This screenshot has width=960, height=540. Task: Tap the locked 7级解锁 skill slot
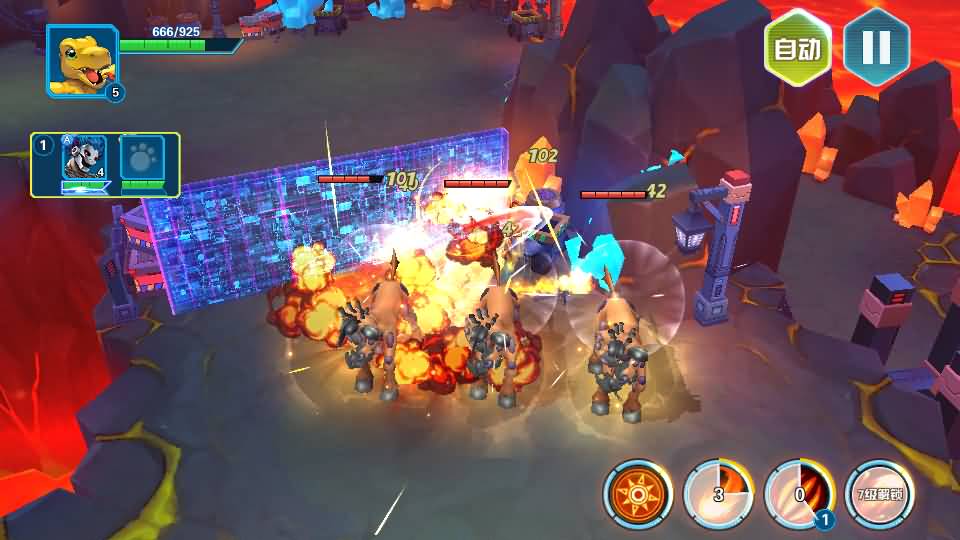tap(879, 494)
